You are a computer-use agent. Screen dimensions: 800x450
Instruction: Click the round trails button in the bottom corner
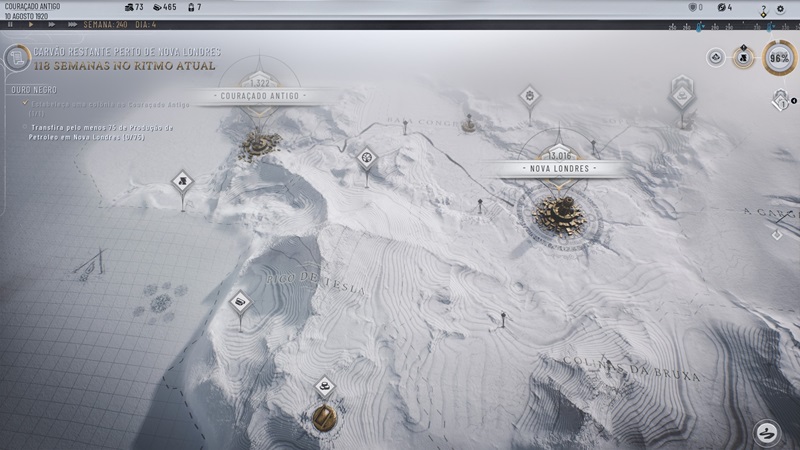767,432
